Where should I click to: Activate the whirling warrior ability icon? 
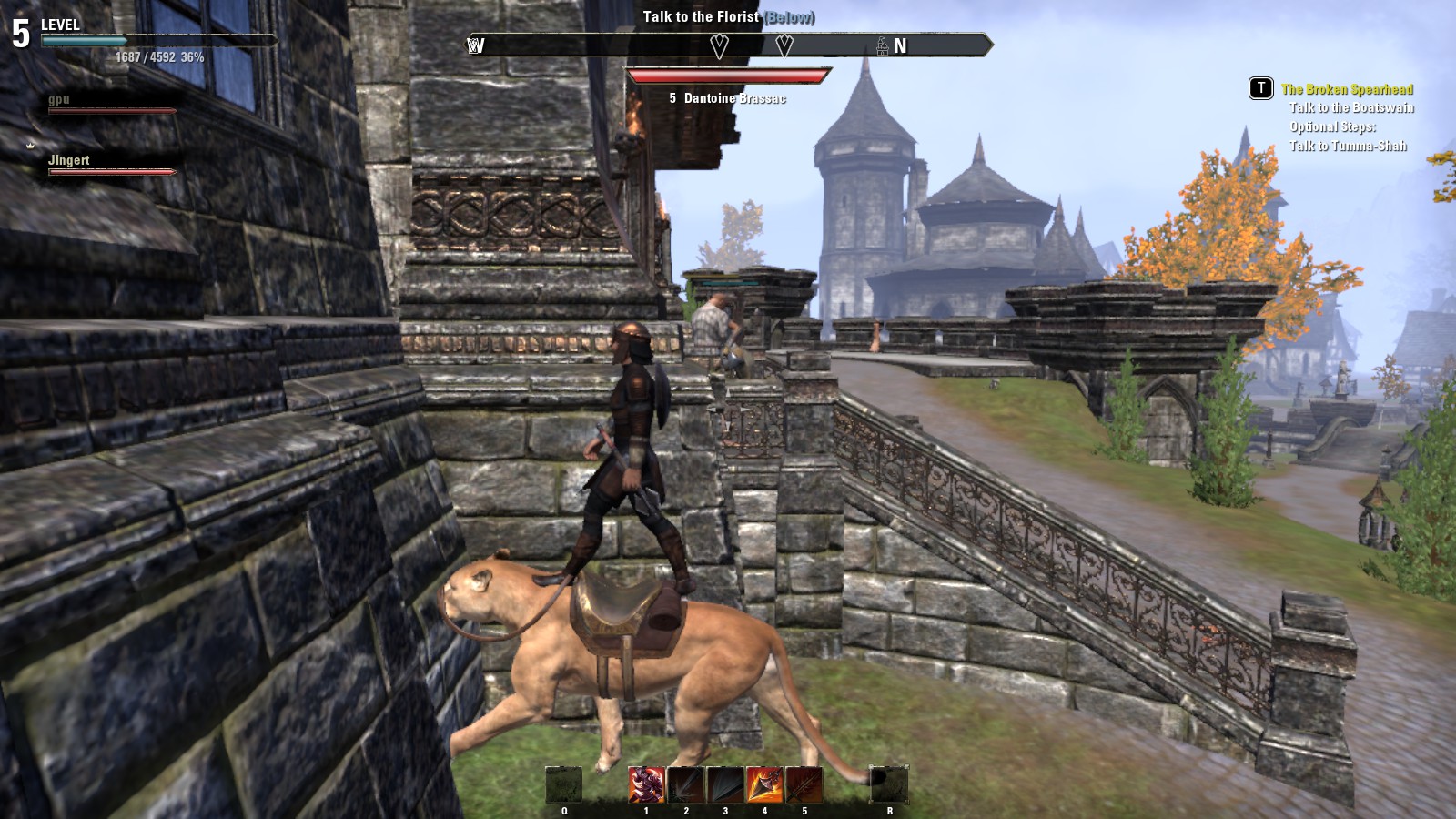646,784
